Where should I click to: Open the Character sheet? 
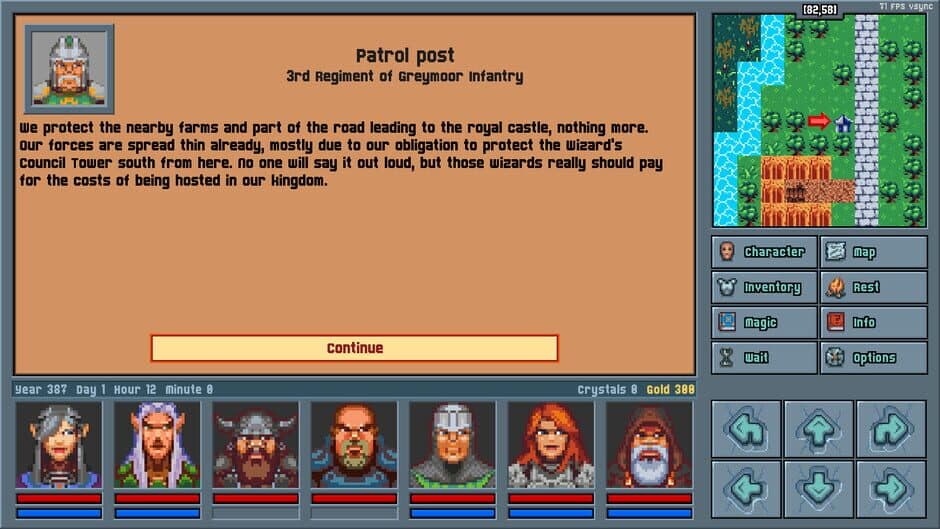[x=765, y=252]
